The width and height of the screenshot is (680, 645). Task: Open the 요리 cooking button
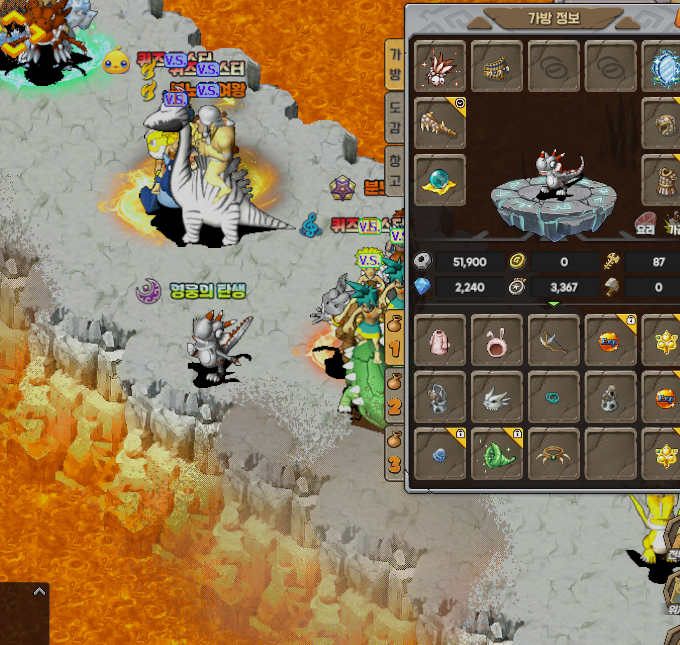click(647, 222)
